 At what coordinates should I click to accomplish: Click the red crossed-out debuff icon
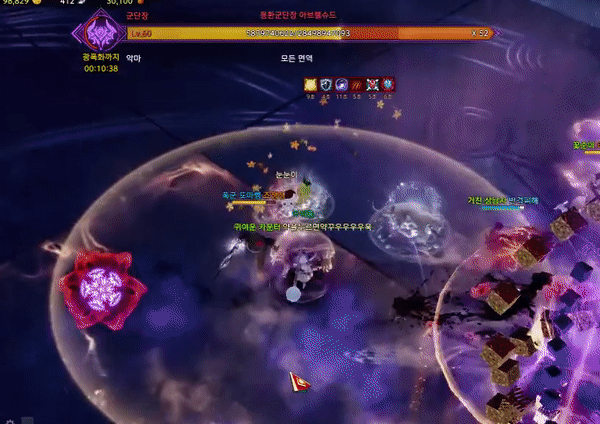(373, 85)
